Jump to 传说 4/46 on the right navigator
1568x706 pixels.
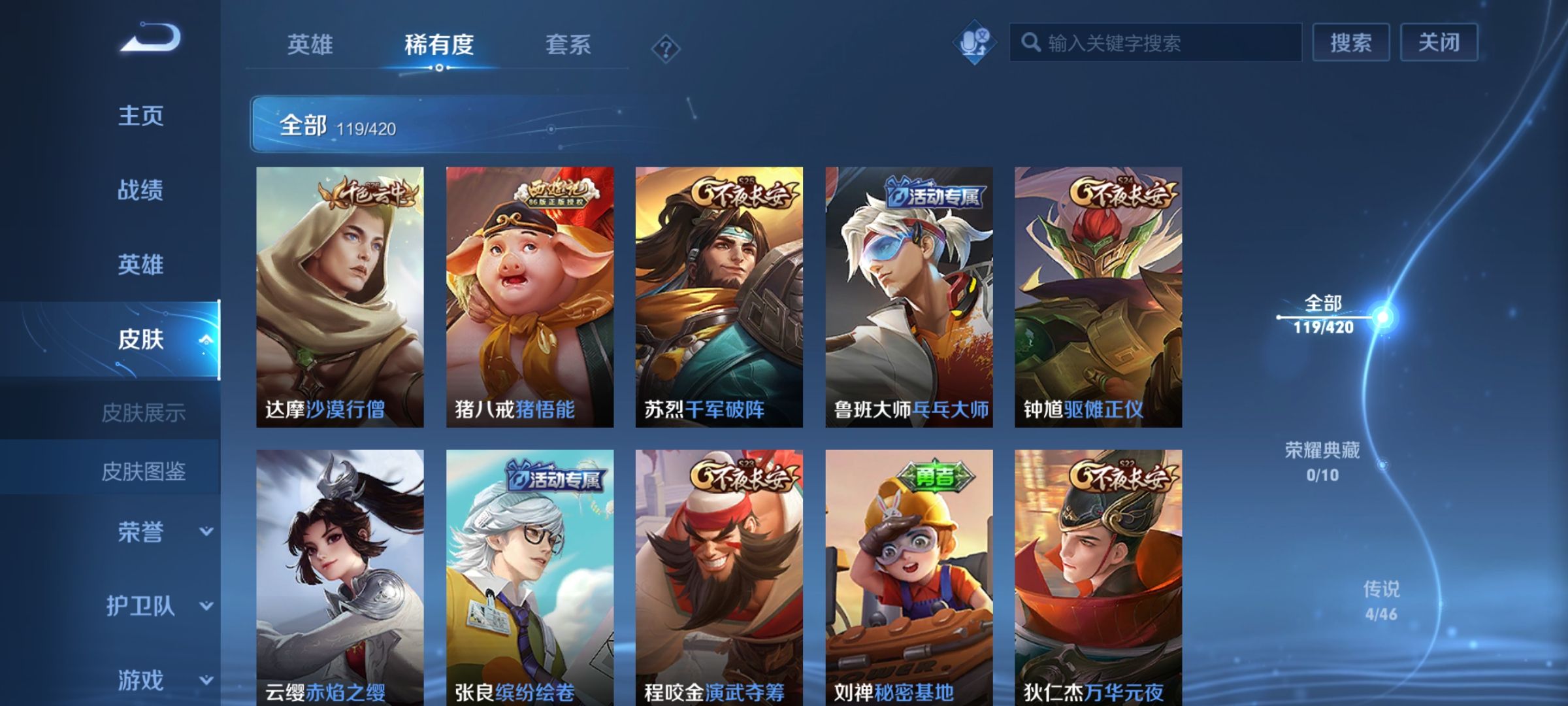(1380, 598)
